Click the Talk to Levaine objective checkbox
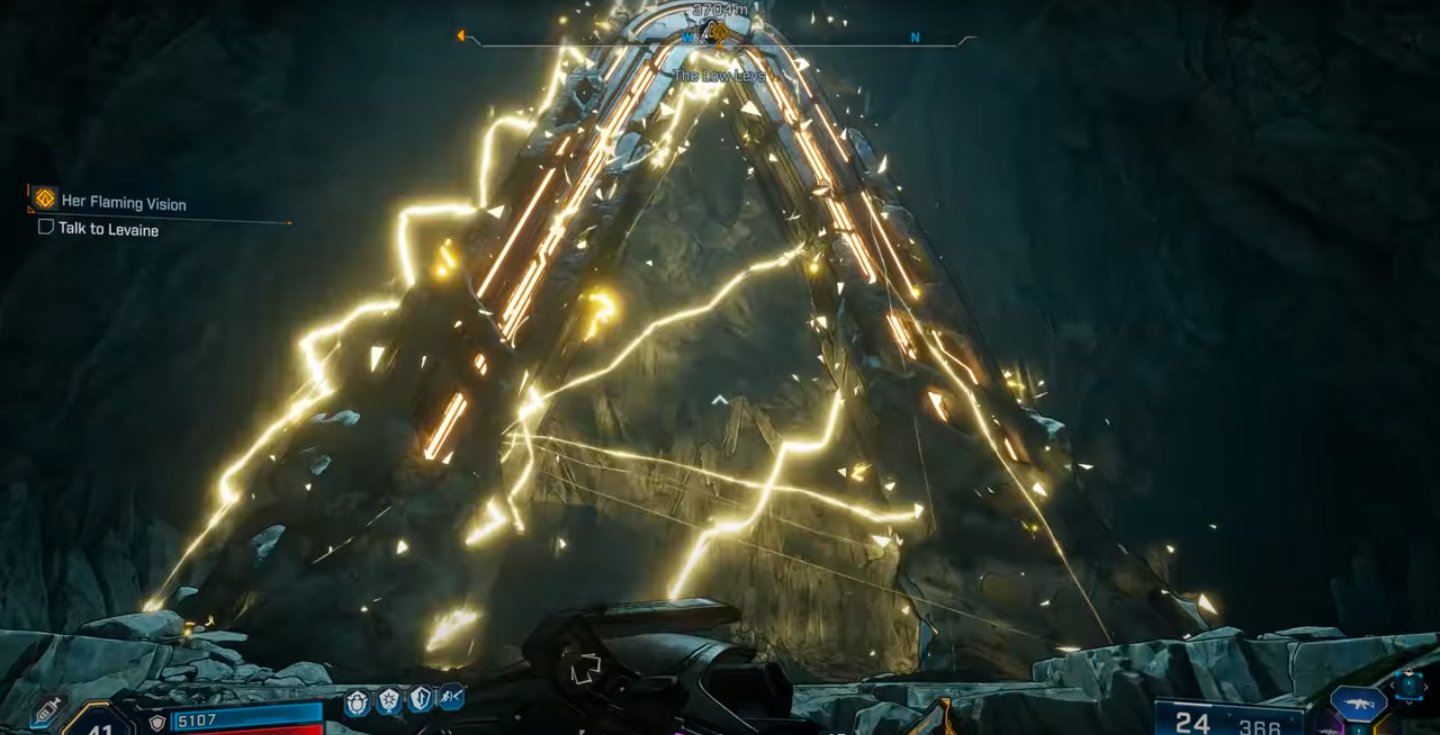The width and height of the screenshot is (1440, 735). (x=45, y=228)
